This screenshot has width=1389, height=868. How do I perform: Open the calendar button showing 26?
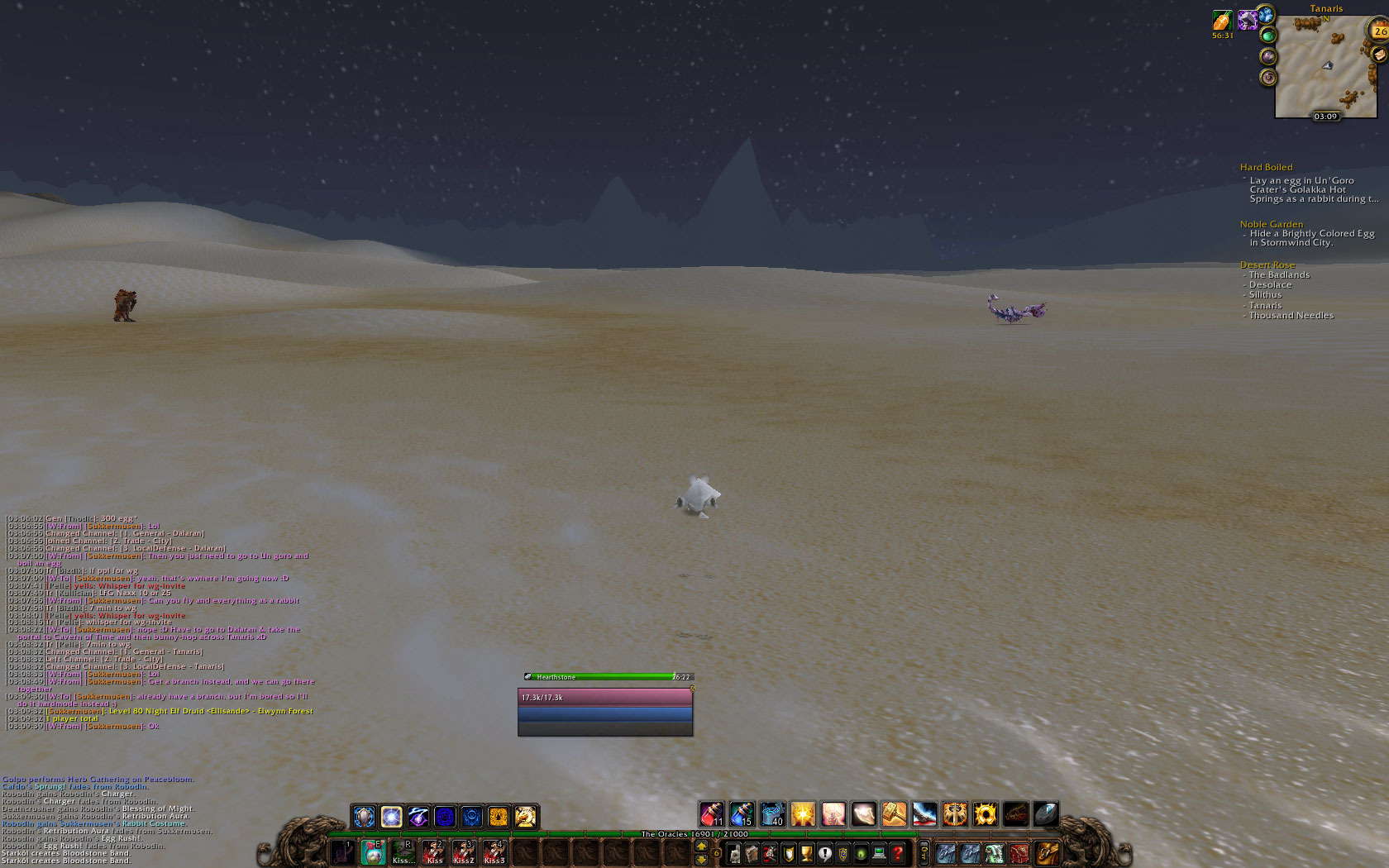(1380, 31)
